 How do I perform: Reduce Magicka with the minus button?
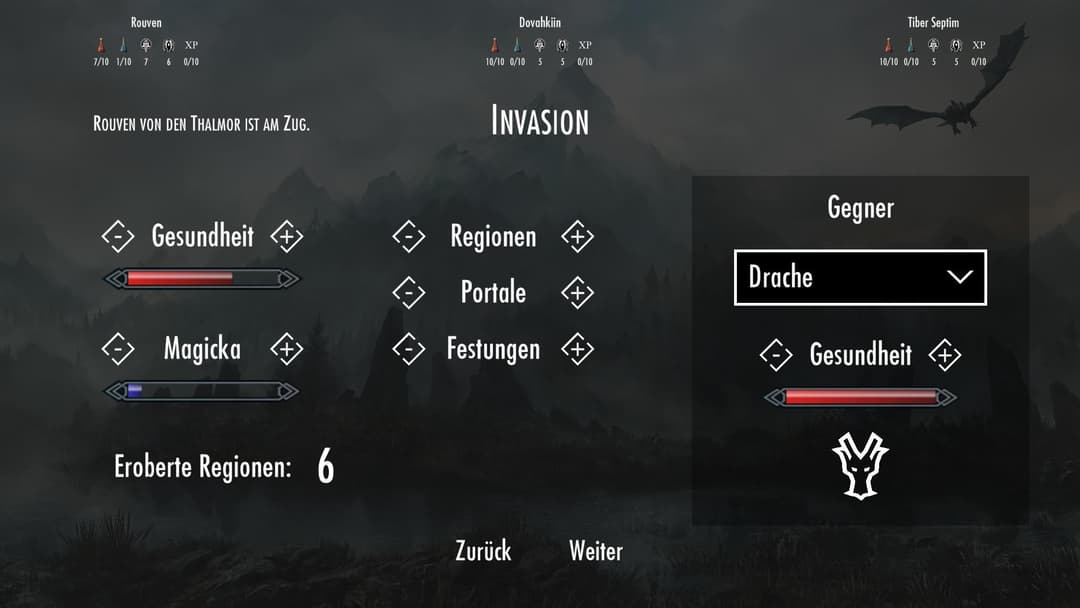118,350
